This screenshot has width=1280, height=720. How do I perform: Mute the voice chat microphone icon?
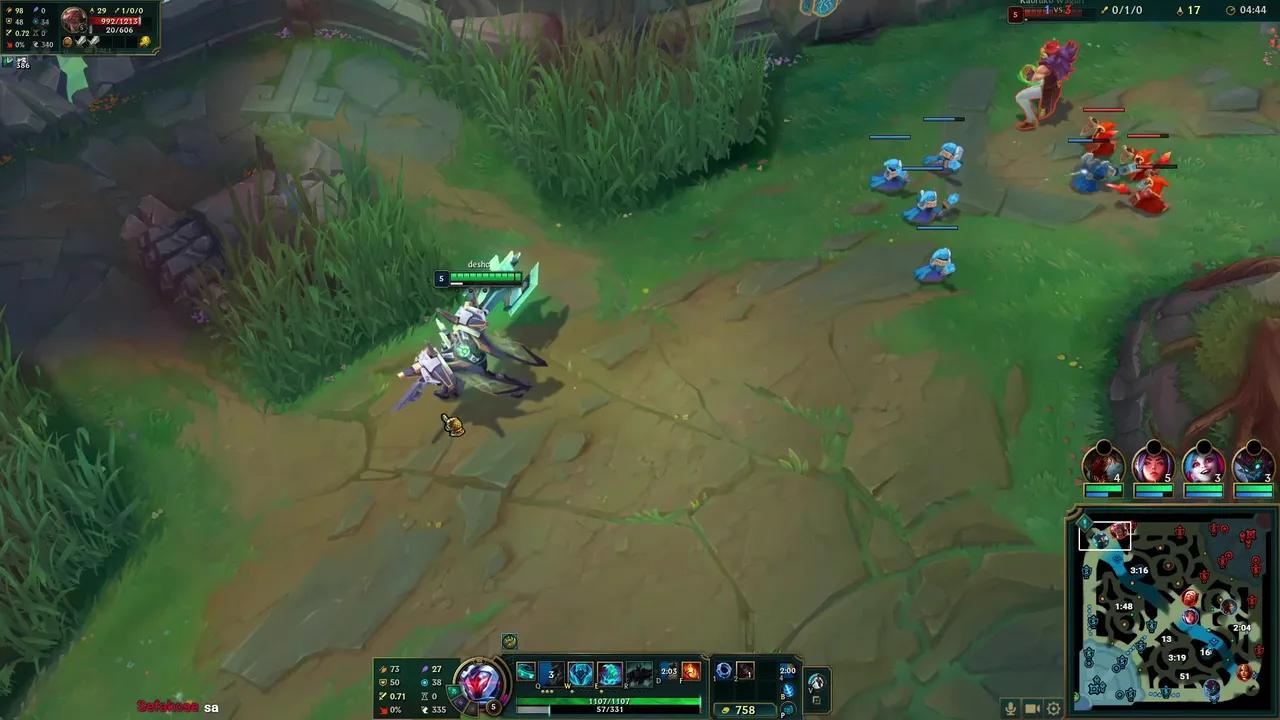[1010, 708]
